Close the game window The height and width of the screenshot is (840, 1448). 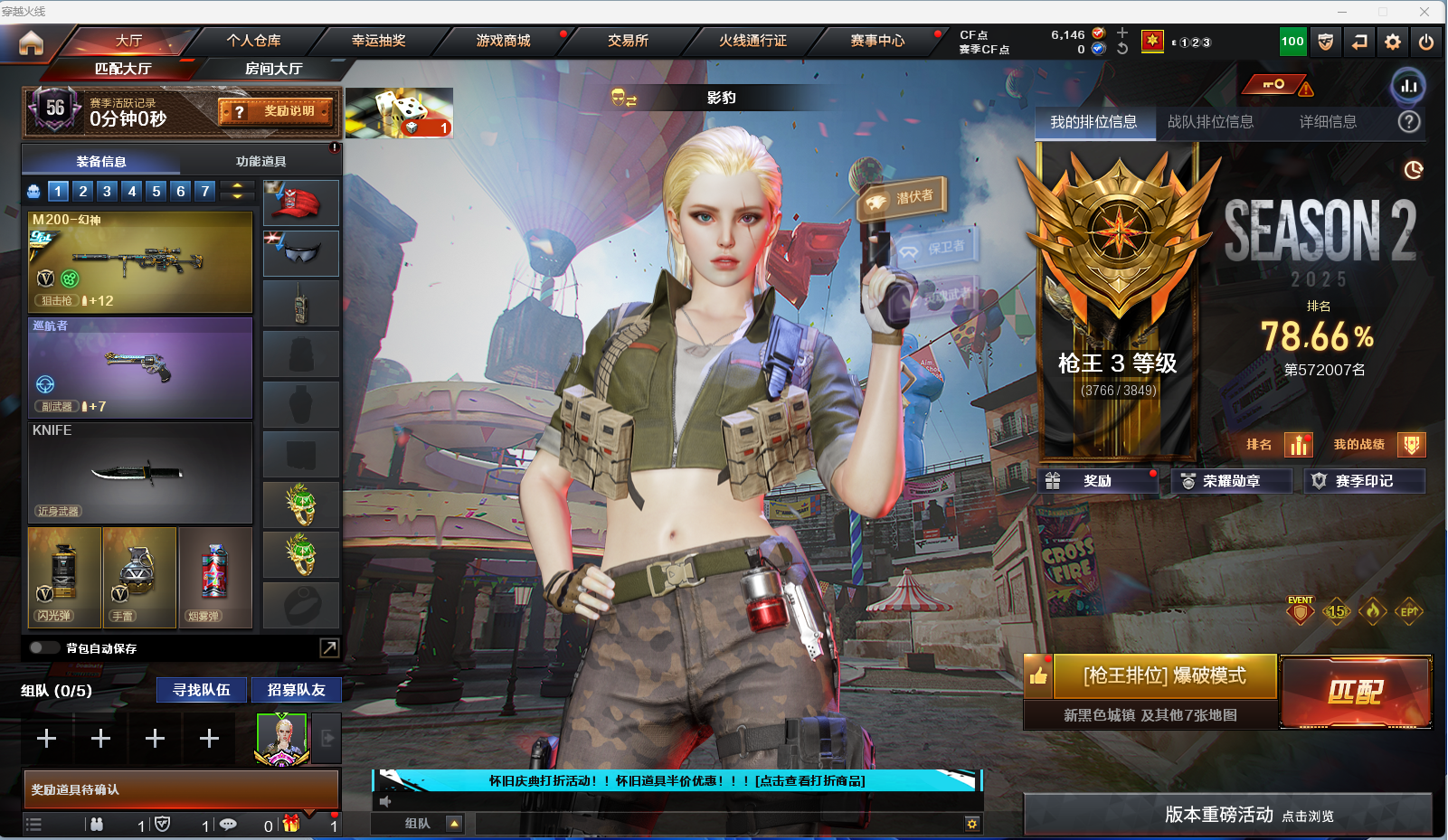point(1424,12)
